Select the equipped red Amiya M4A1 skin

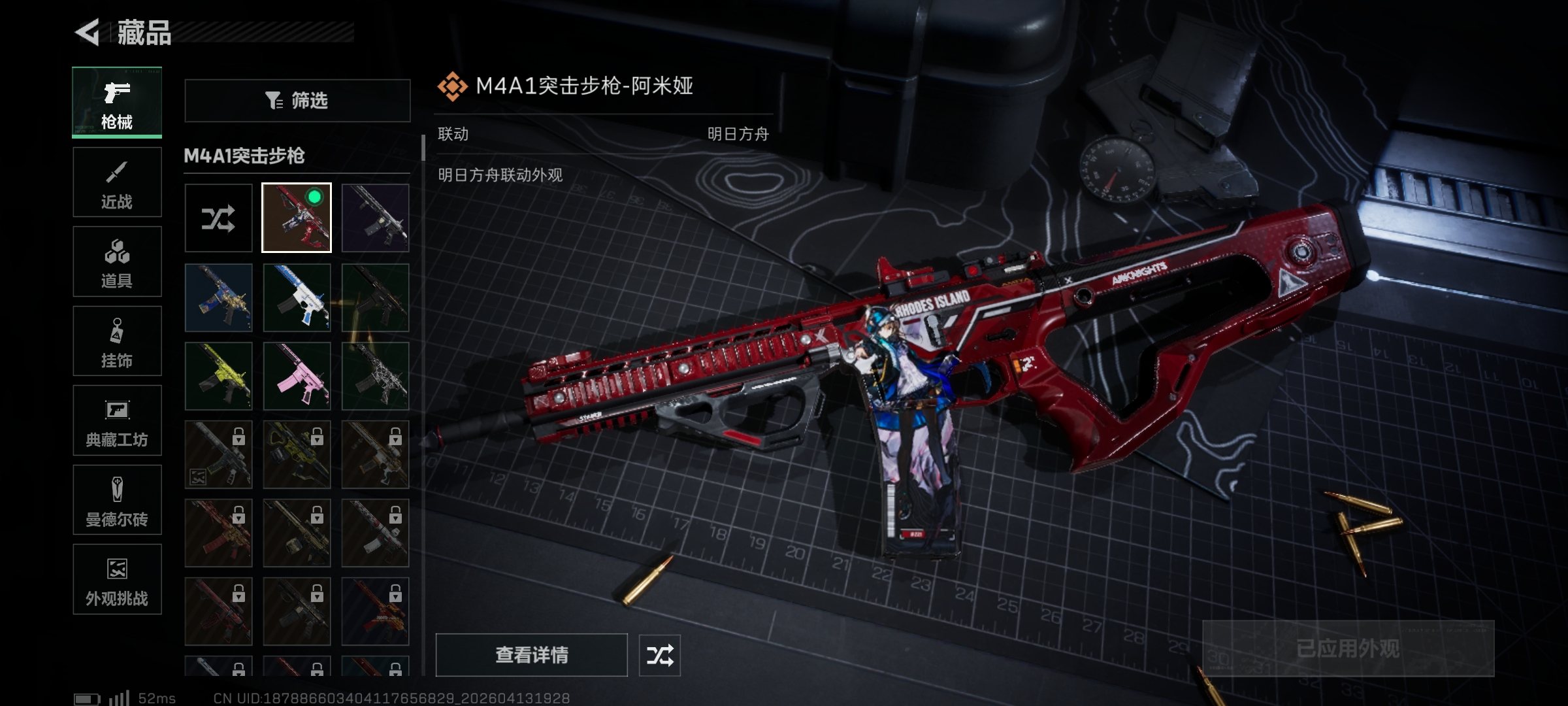coord(297,218)
